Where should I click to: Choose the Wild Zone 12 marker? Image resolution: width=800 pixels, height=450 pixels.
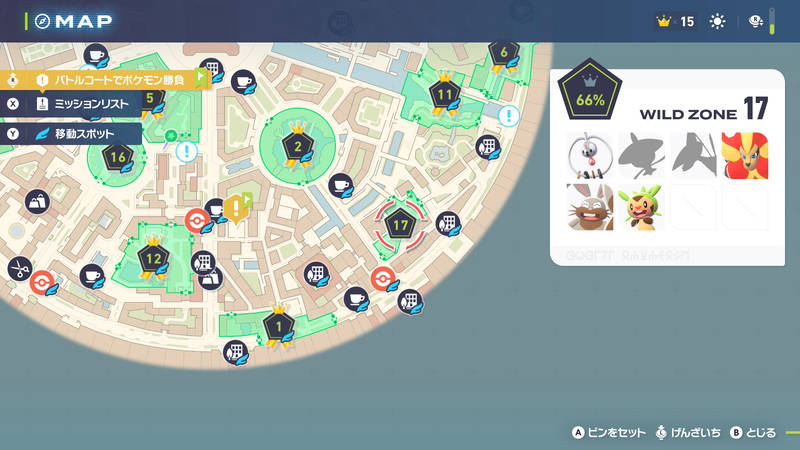pos(153,260)
